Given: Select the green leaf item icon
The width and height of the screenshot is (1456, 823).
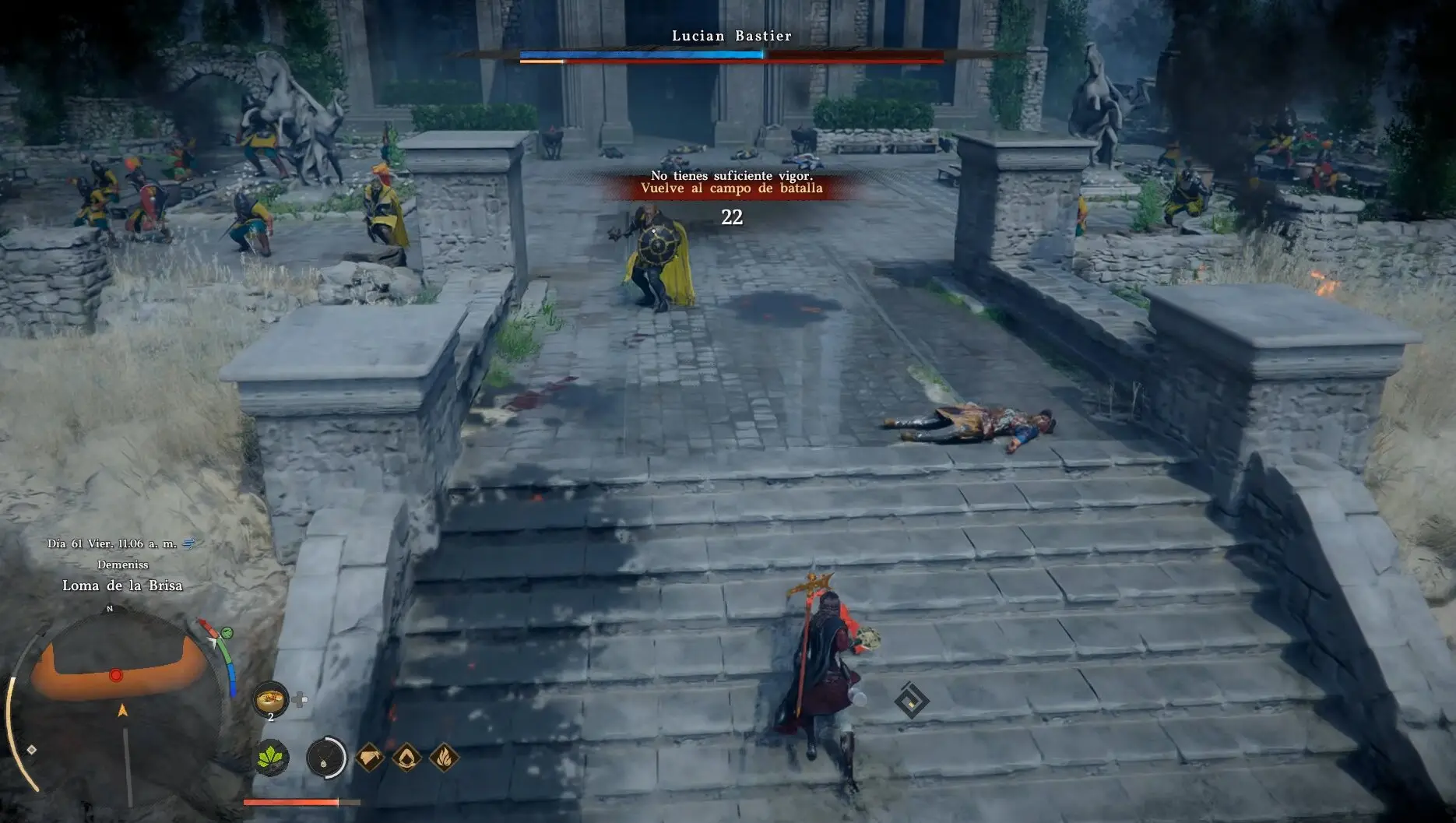Looking at the screenshot, I should pyautogui.click(x=273, y=757).
